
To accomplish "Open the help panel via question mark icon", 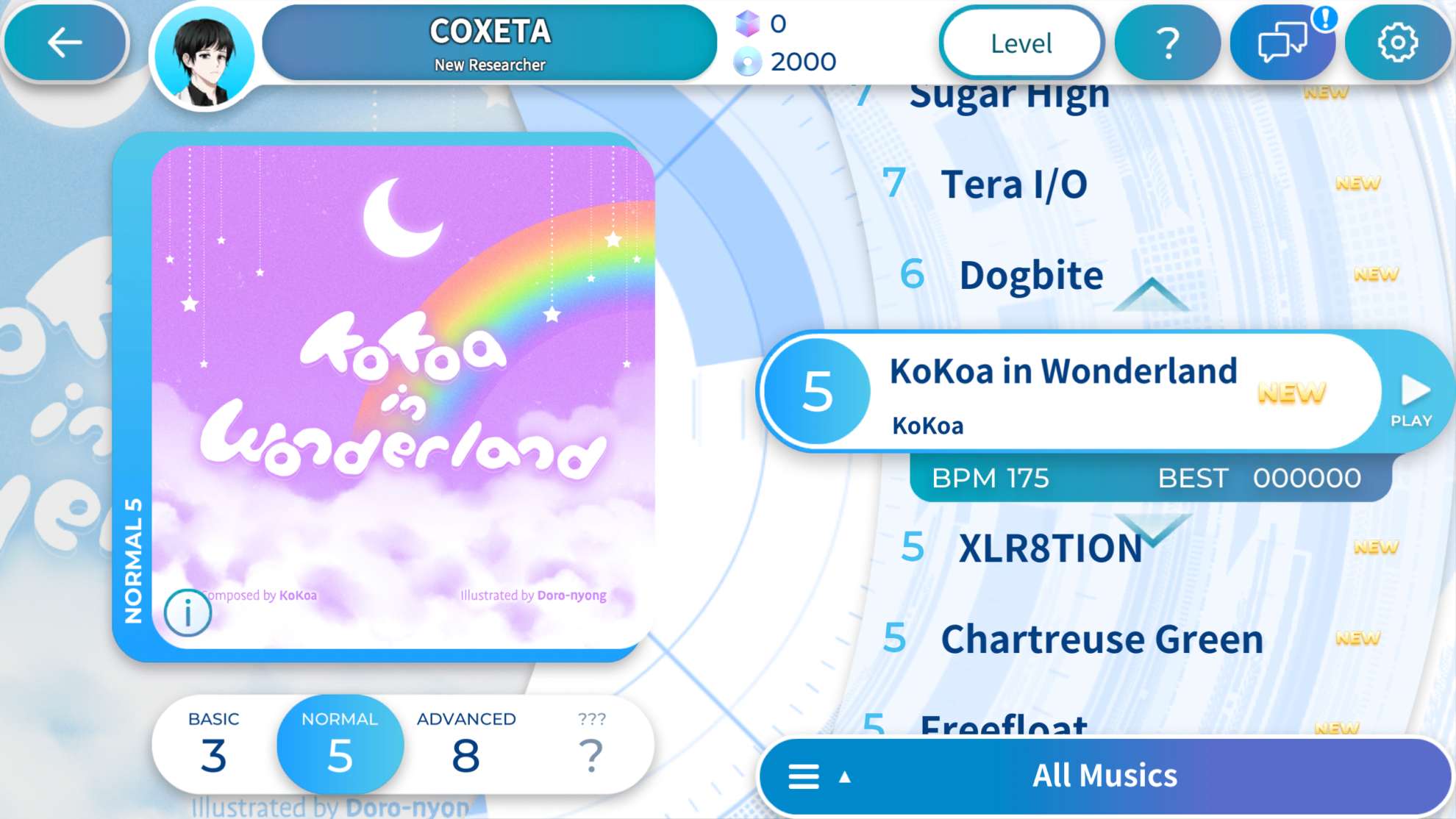I will click(x=1167, y=42).
